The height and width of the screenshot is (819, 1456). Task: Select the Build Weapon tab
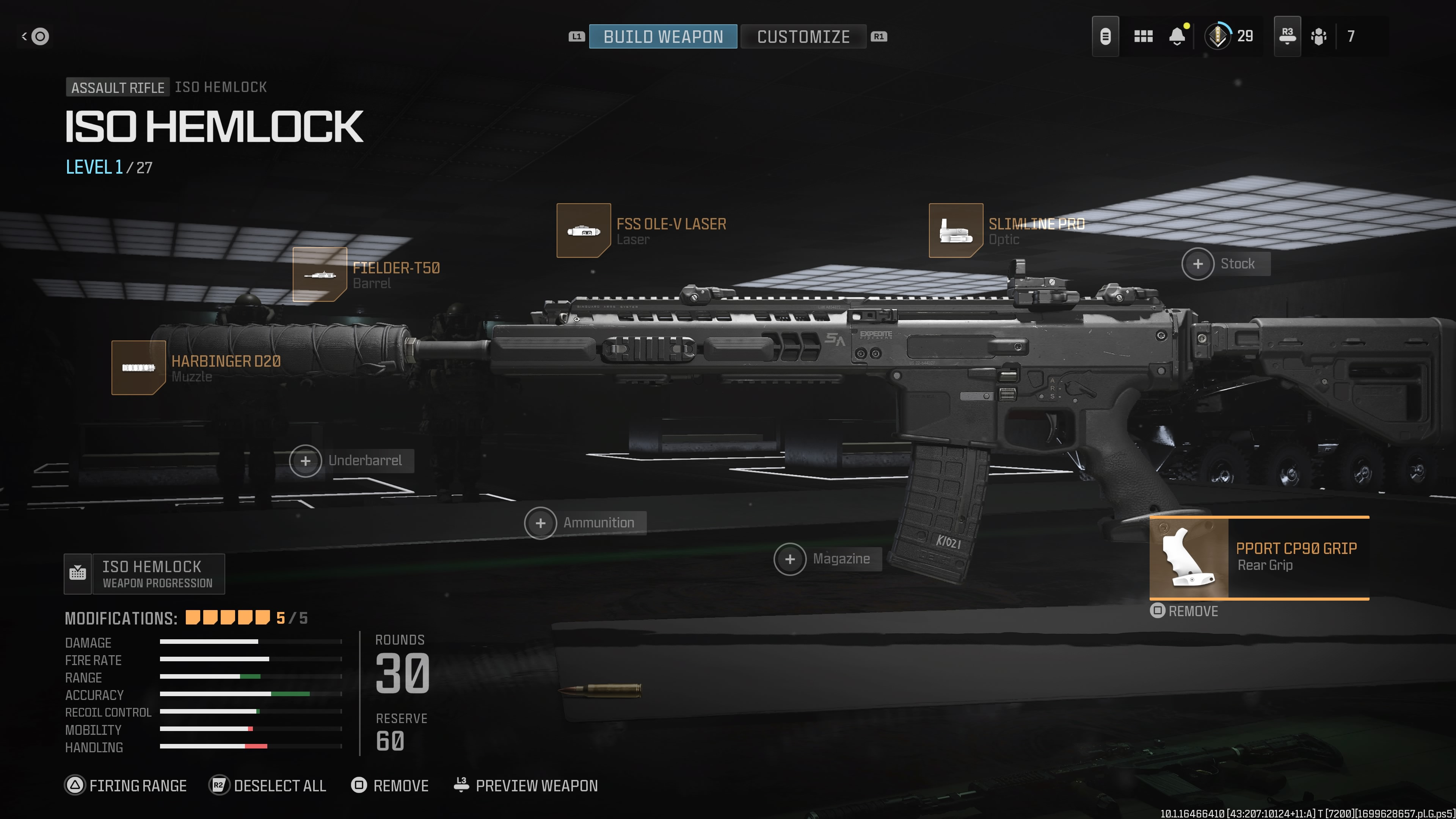(662, 37)
